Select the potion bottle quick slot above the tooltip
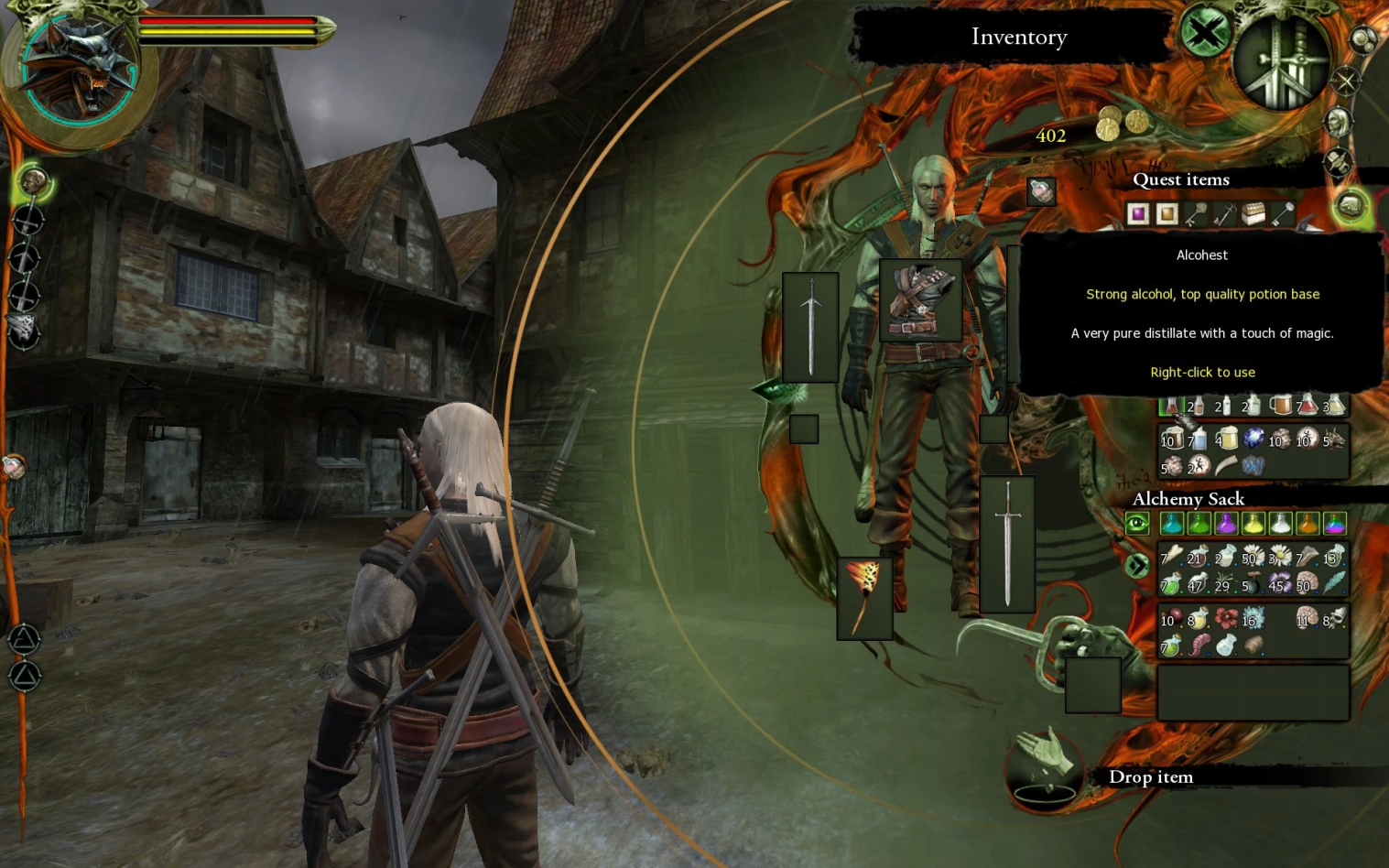Image resolution: width=1389 pixels, height=868 pixels. click(1041, 191)
